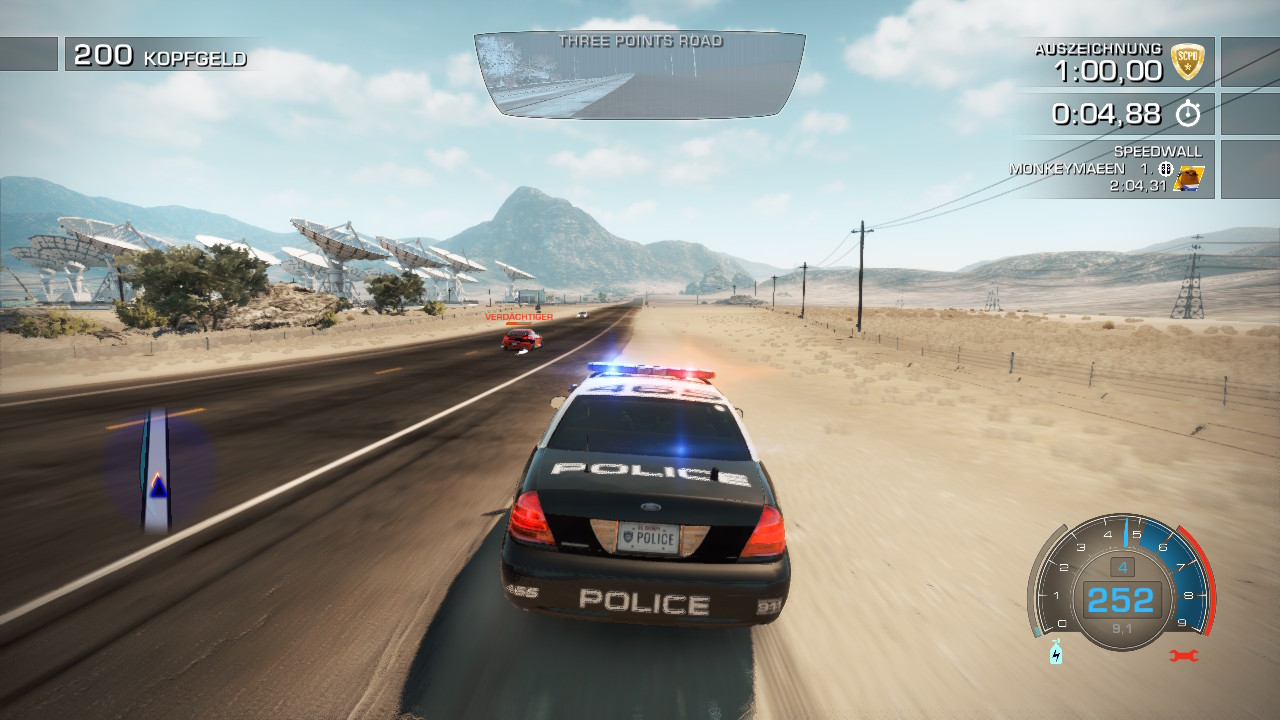Click the rear-view mirror display

(640, 75)
